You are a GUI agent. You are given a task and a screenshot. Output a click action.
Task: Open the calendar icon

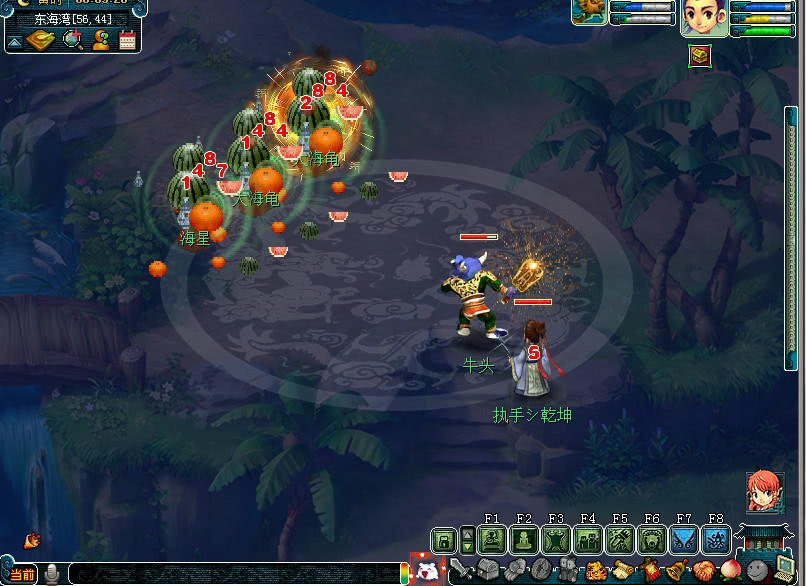[x=127, y=40]
